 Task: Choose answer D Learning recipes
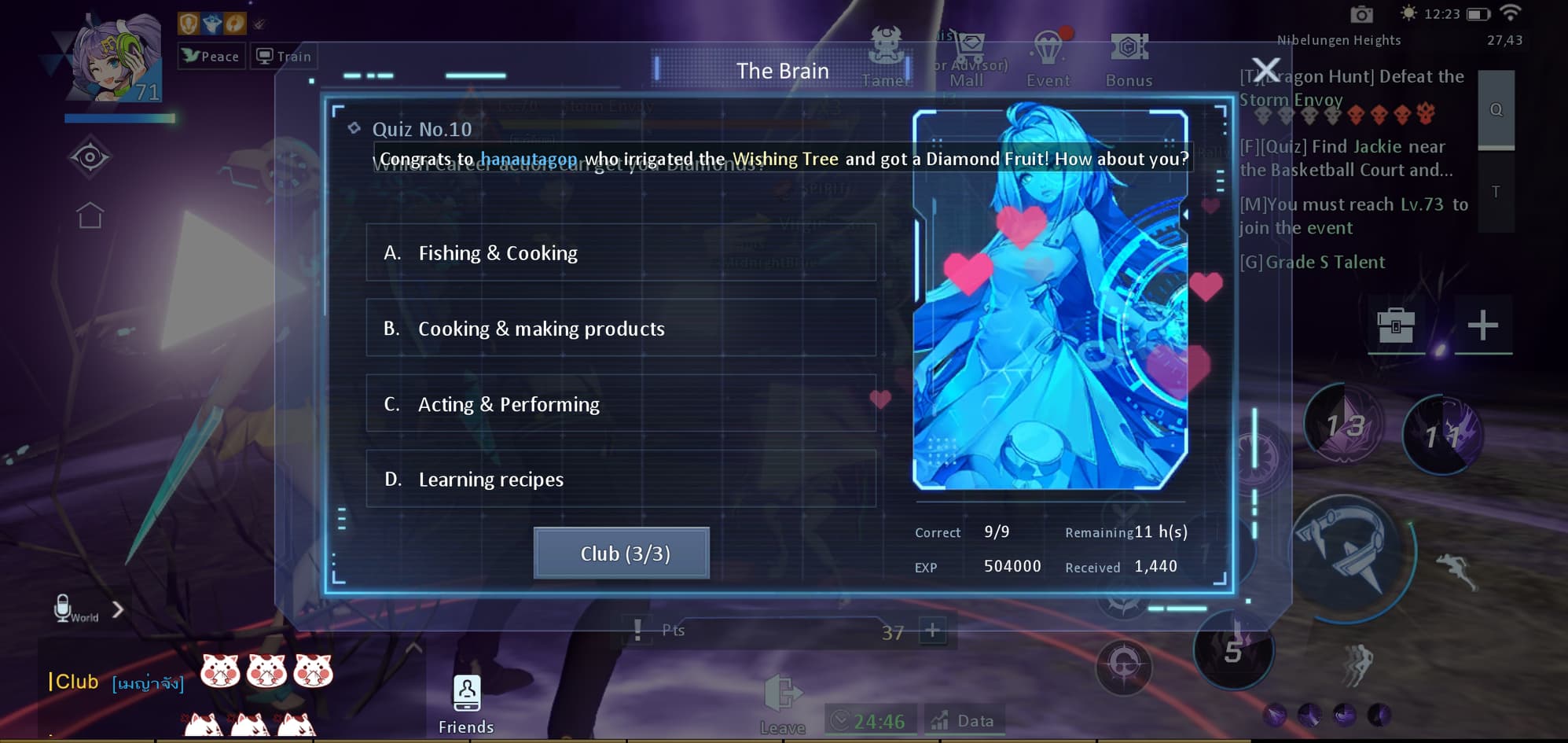coord(620,479)
